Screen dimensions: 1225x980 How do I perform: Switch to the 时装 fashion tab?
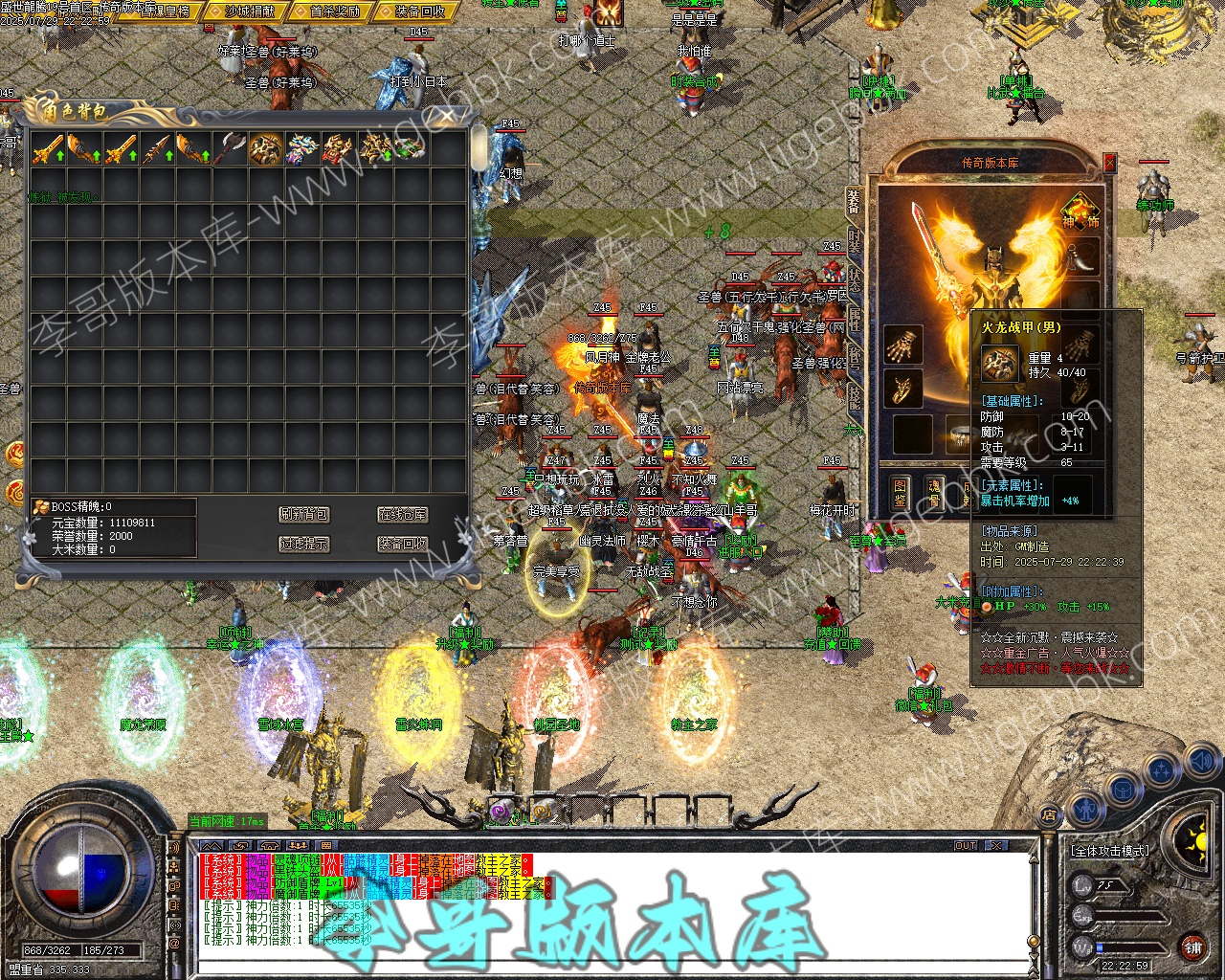click(855, 242)
